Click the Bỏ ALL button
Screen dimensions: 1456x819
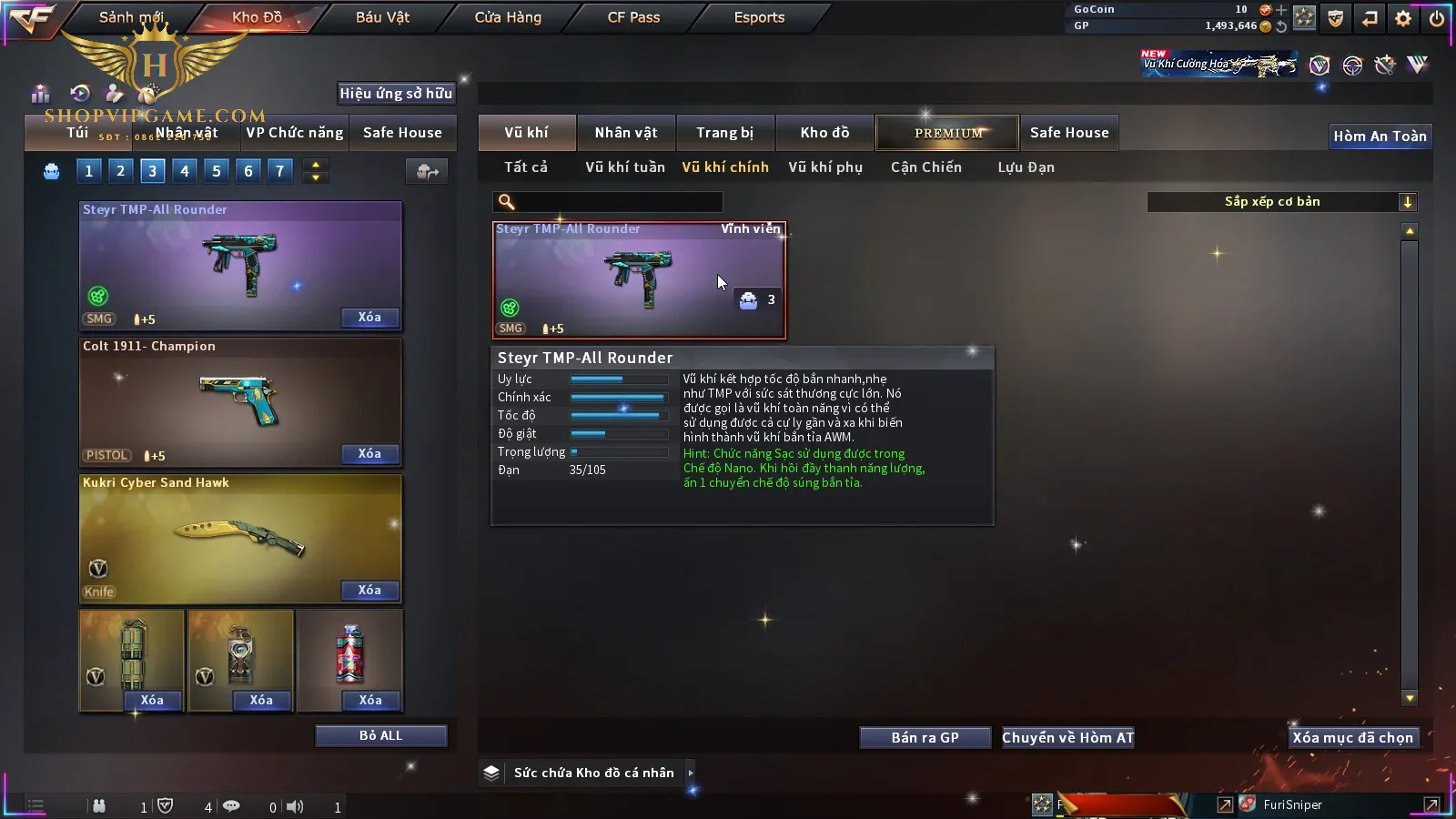(380, 736)
